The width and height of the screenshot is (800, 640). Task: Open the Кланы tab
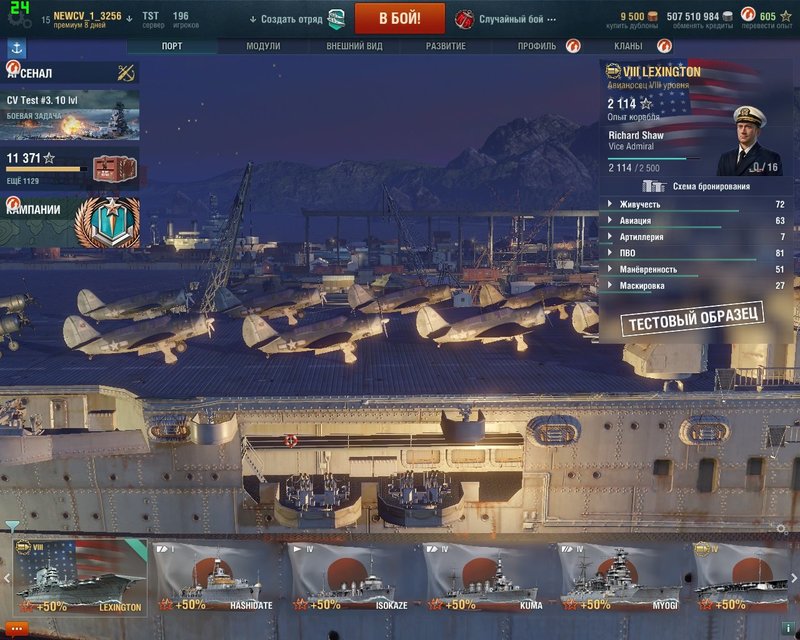point(629,46)
